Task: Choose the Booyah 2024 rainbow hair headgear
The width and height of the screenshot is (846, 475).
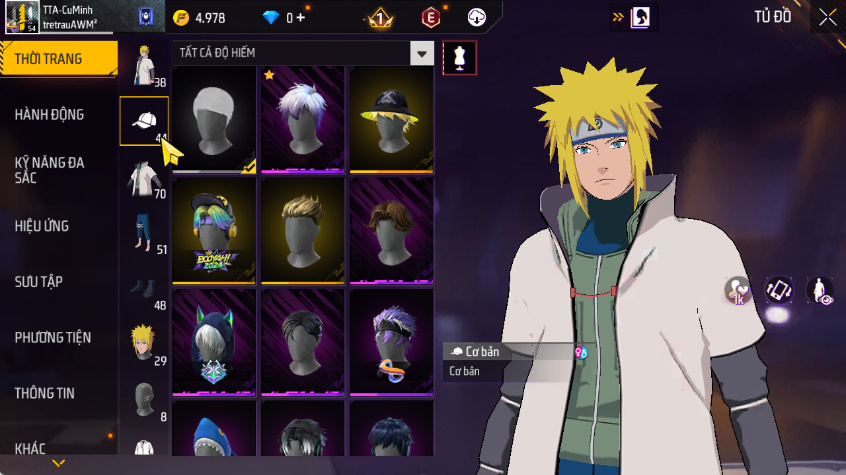Action: tap(215, 229)
